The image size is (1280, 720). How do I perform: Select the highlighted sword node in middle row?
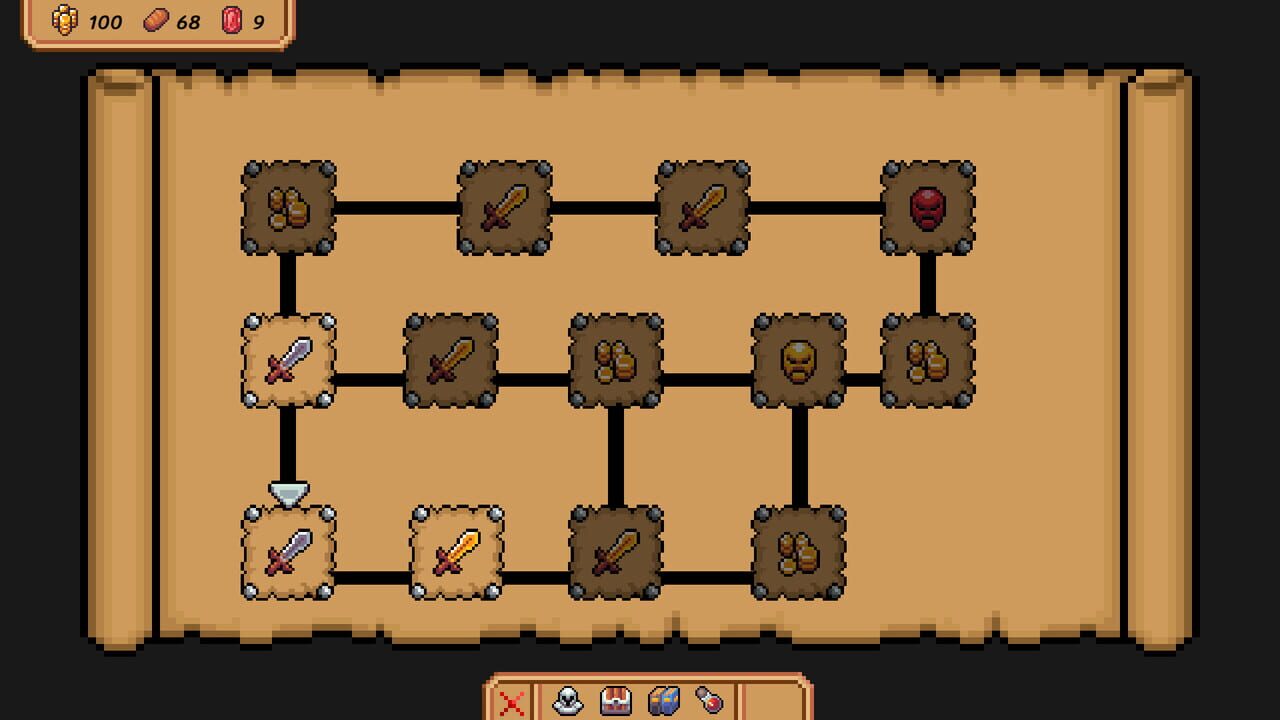(x=287, y=362)
